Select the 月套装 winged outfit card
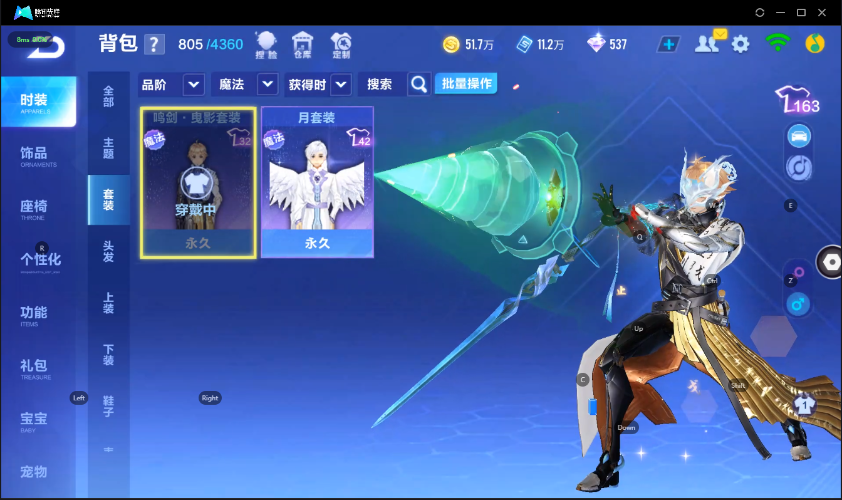The image size is (842, 500). [x=317, y=182]
